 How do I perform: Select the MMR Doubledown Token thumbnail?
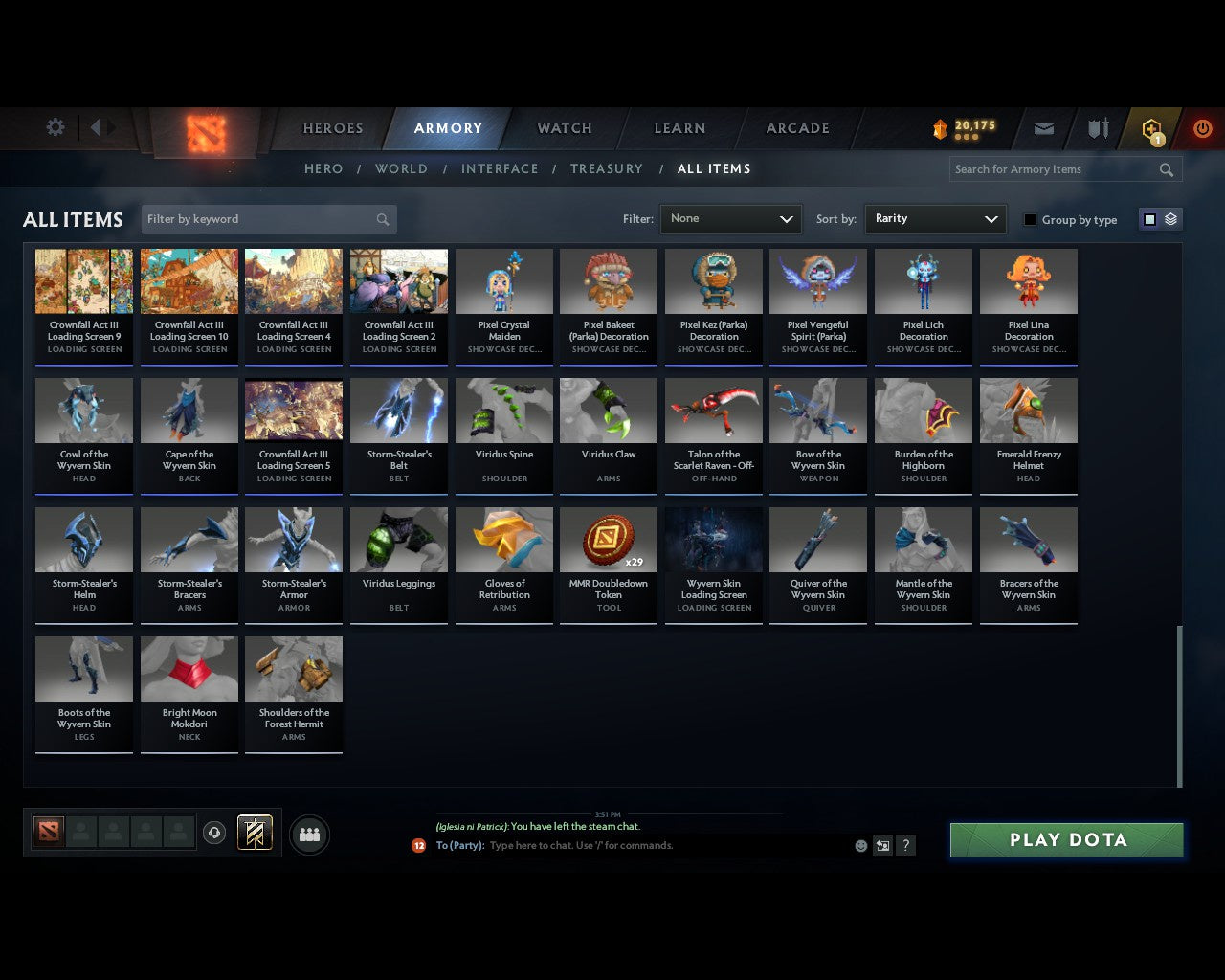[609, 539]
